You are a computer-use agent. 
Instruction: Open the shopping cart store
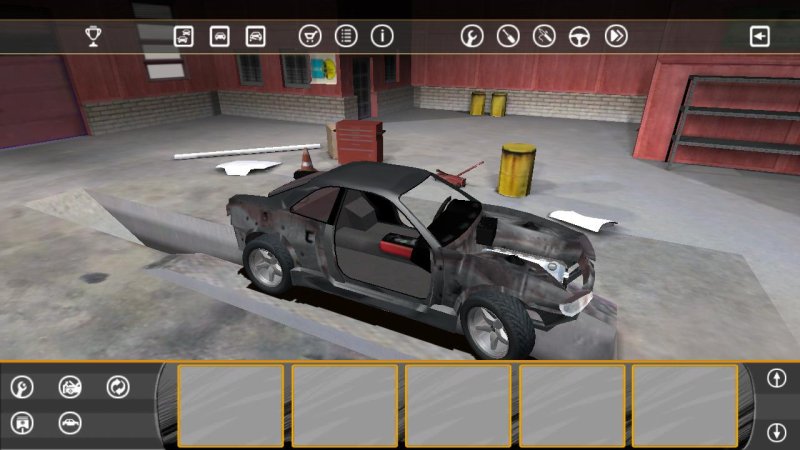[x=310, y=37]
